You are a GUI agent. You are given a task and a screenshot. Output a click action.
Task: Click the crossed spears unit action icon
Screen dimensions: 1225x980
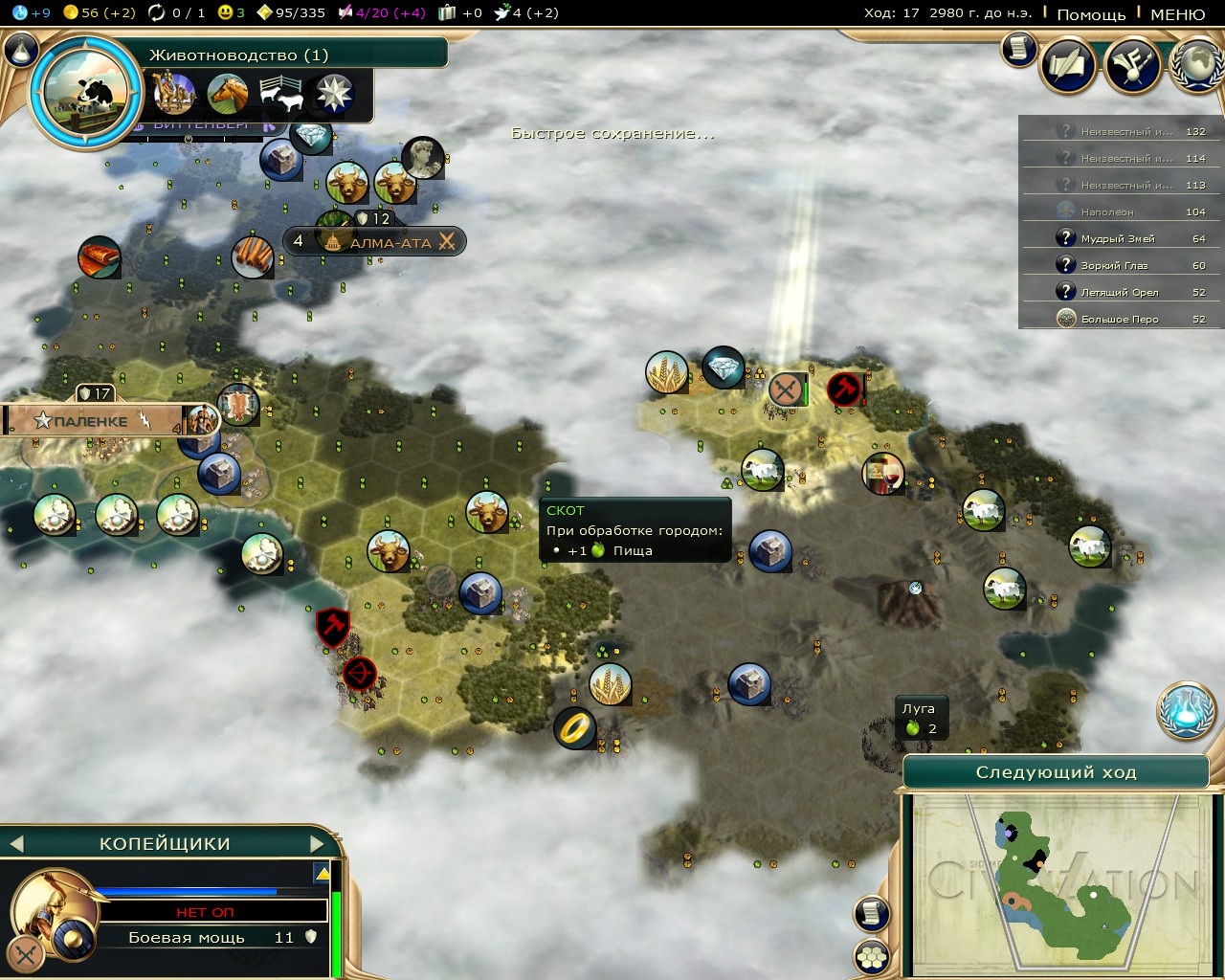(x=25, y=952)
